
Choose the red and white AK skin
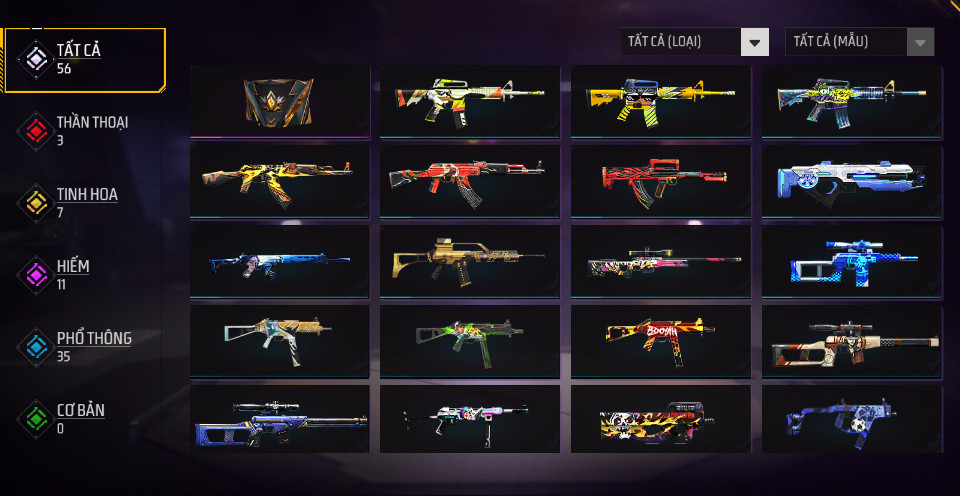[x=470, y=180]
